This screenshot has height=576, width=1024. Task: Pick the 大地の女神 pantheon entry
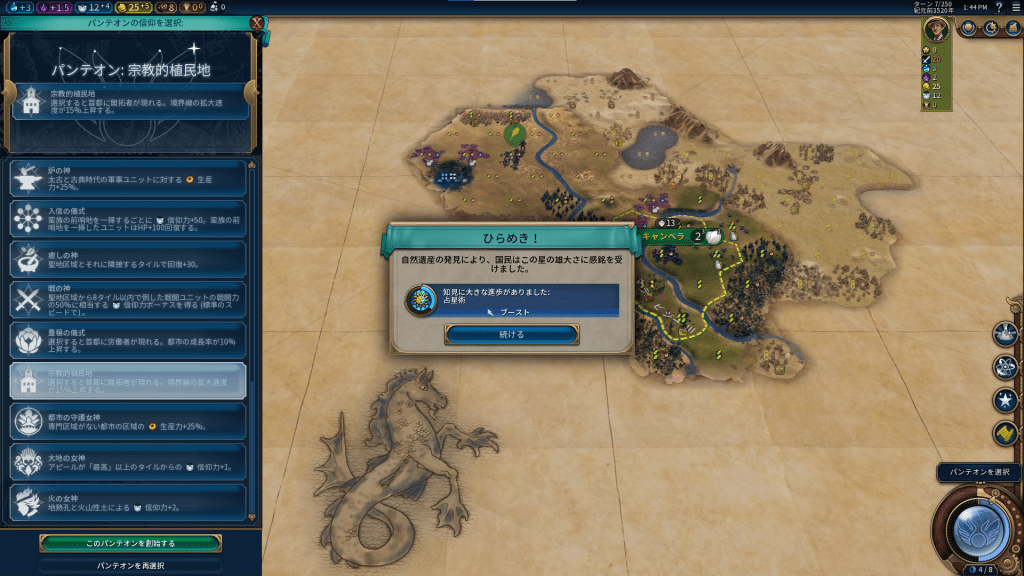point(128,461)
